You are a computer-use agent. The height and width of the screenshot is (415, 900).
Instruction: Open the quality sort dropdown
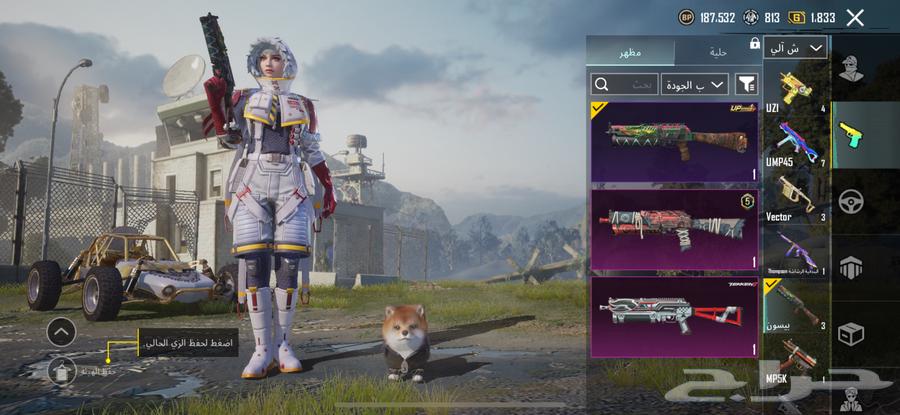[x=694, y=84]
